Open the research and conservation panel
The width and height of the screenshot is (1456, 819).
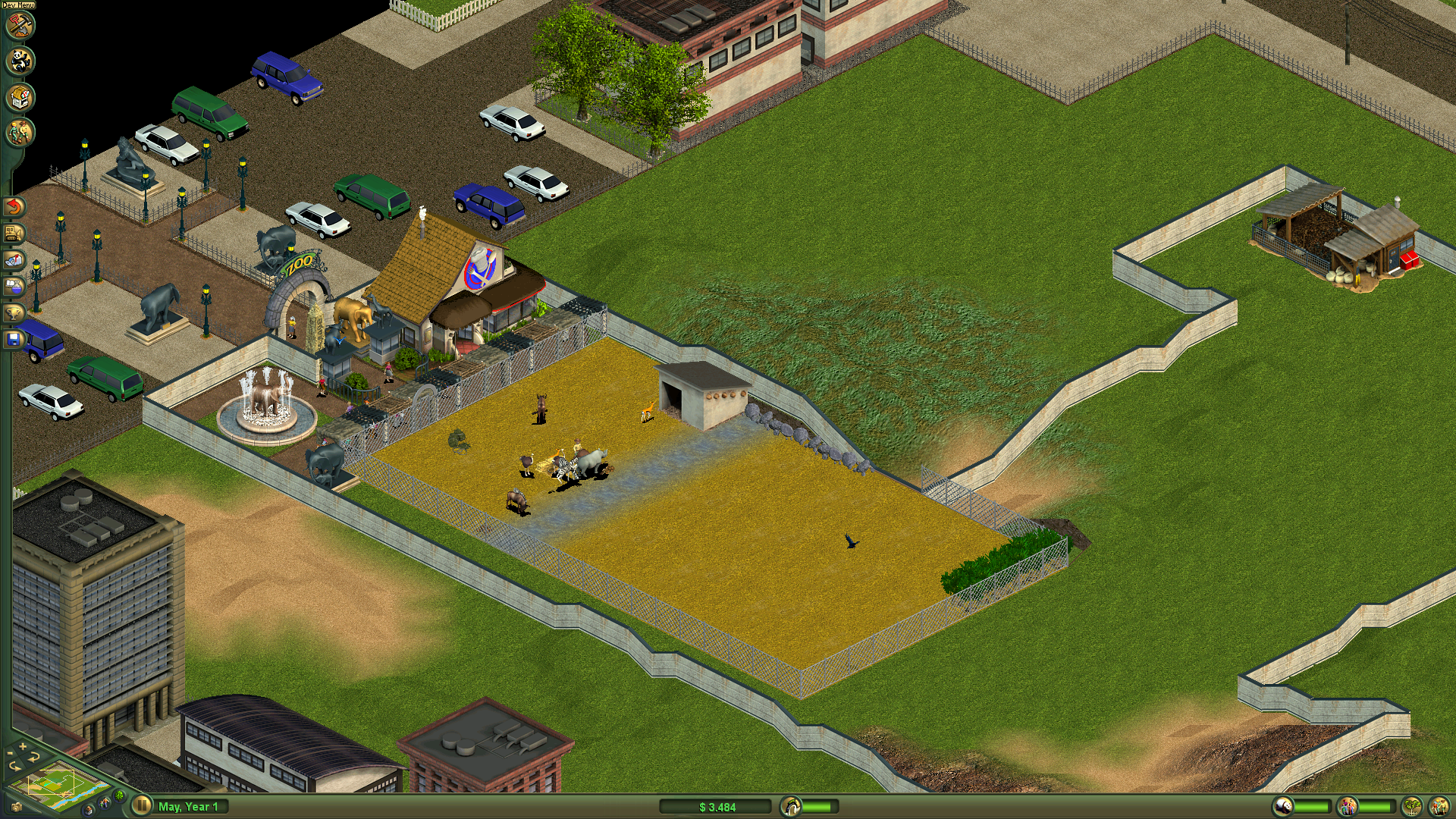click(14, 286)
